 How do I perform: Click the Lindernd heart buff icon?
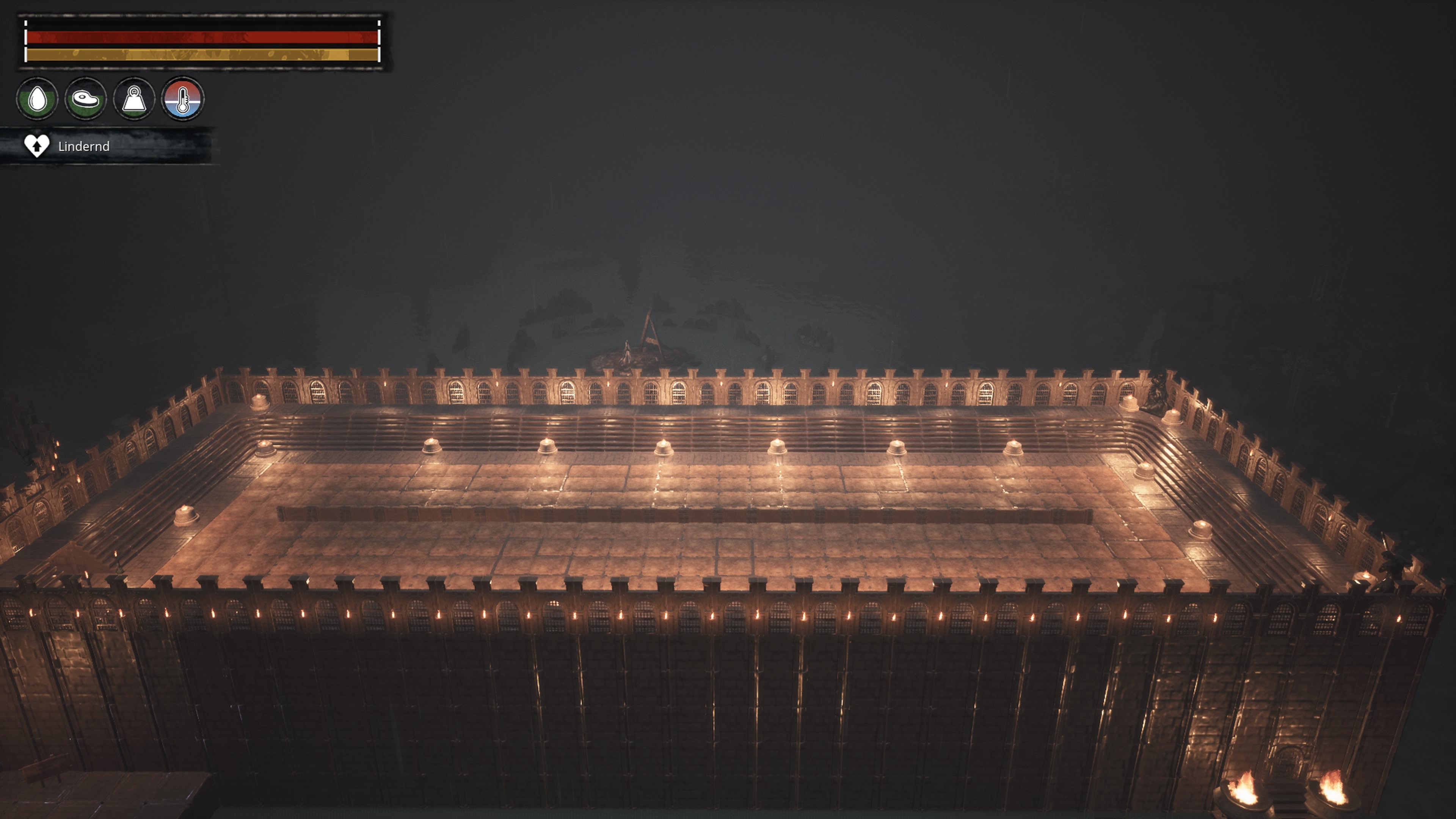click(x=37, y=146)
